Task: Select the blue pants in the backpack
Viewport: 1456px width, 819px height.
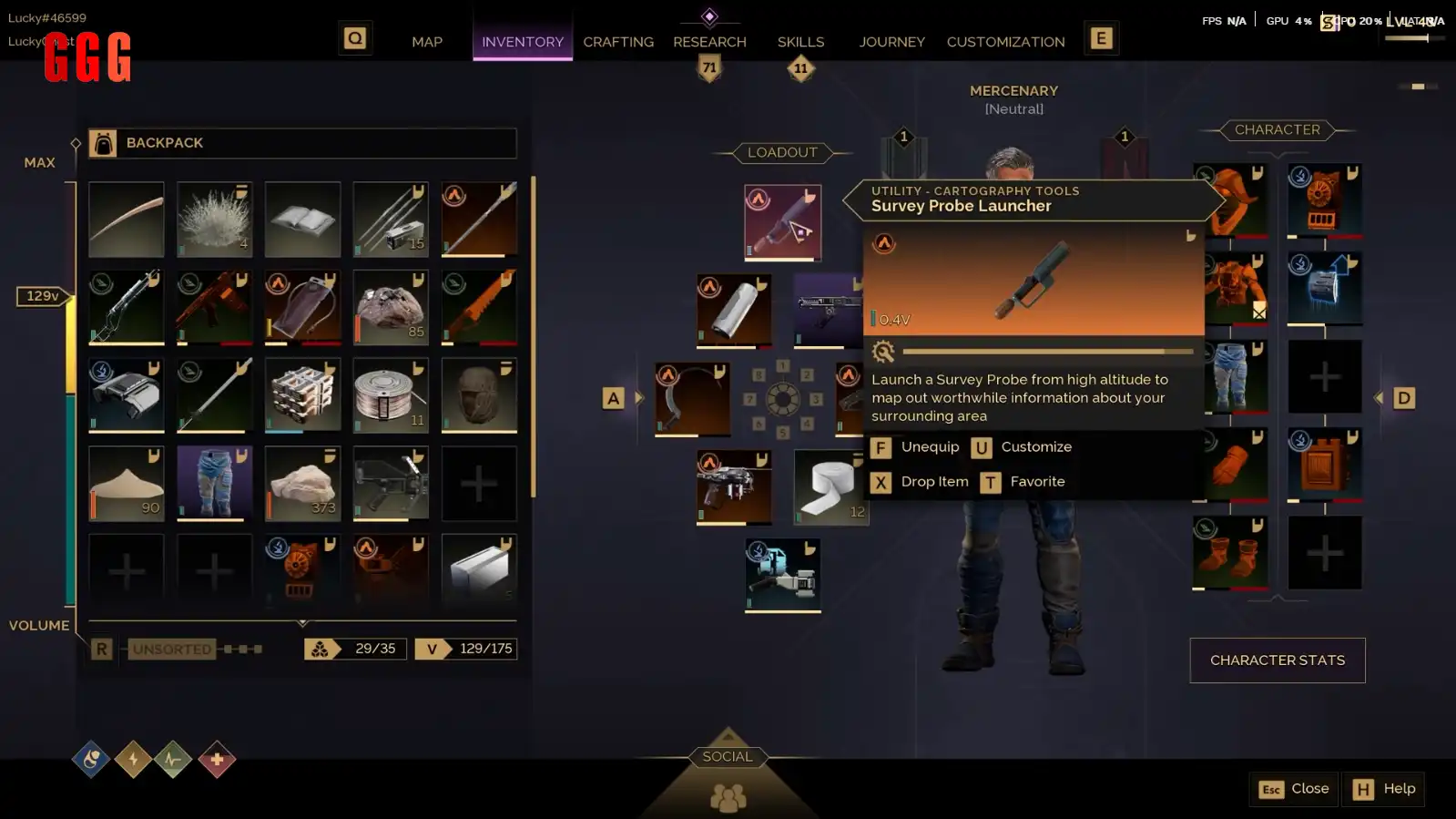Action: [214, 483]
